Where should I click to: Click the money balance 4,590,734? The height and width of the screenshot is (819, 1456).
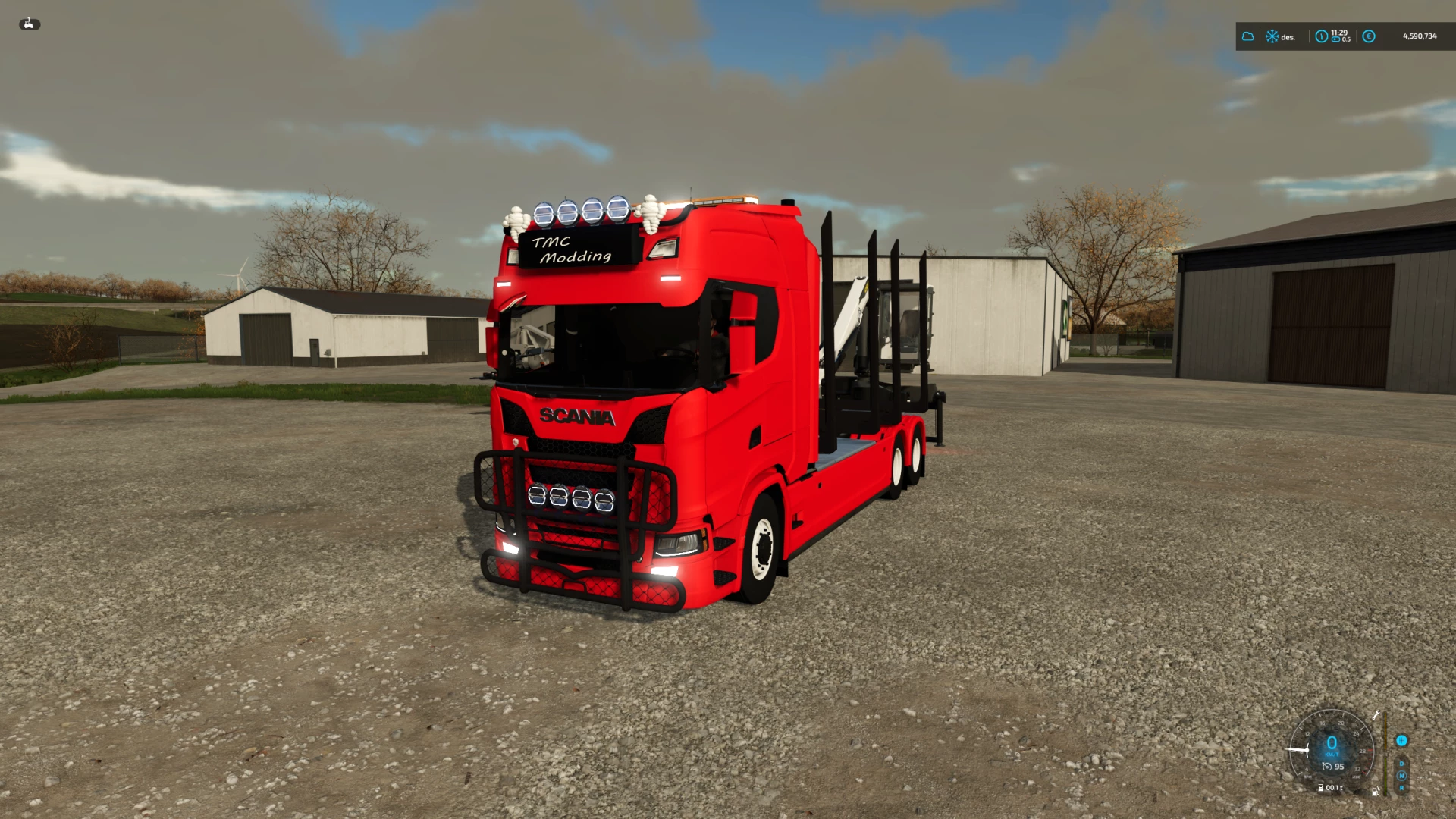click(1420, 36)
